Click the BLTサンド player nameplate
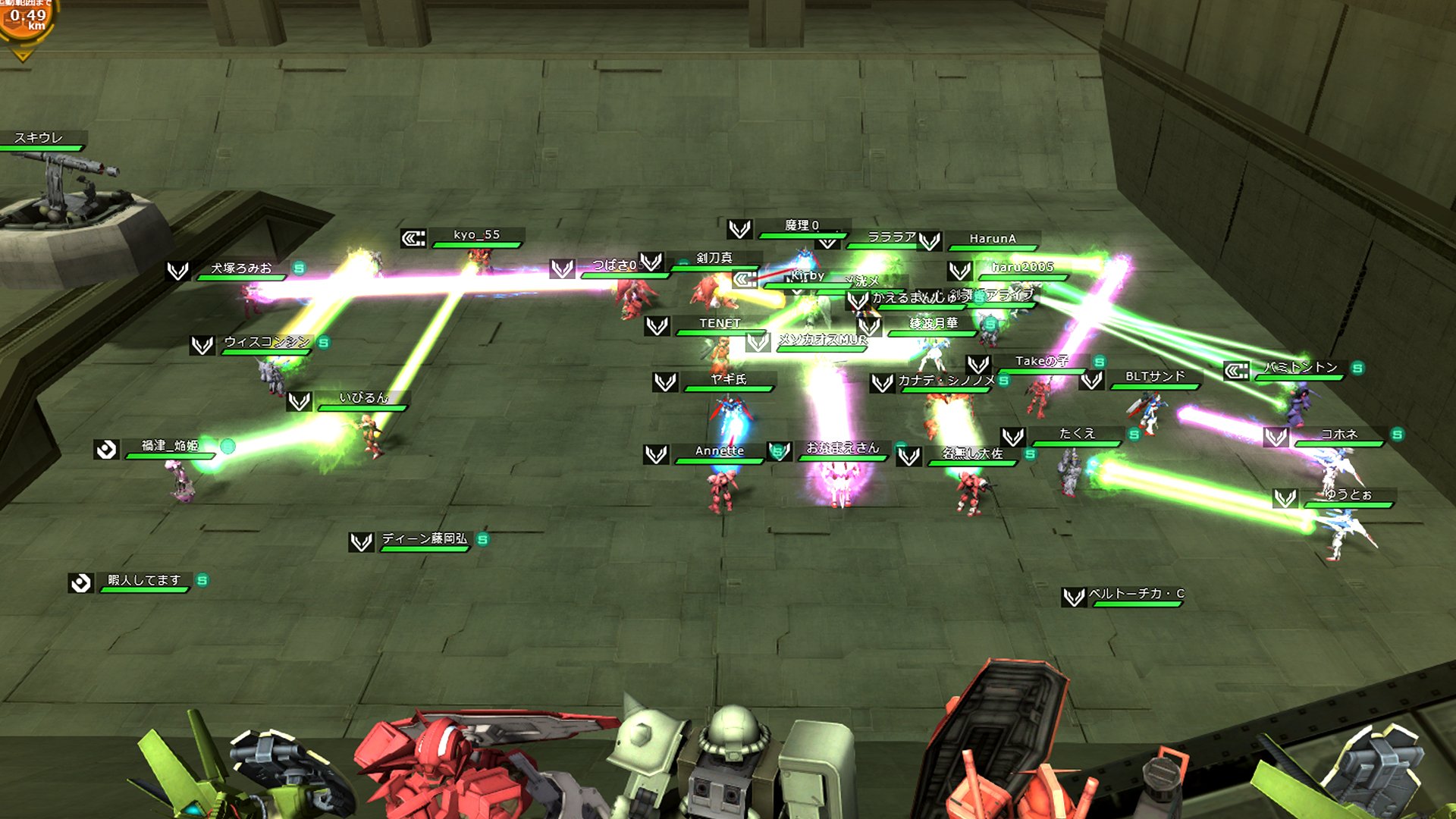Screen dimensions: 1456x819 tap(1154, 377)
